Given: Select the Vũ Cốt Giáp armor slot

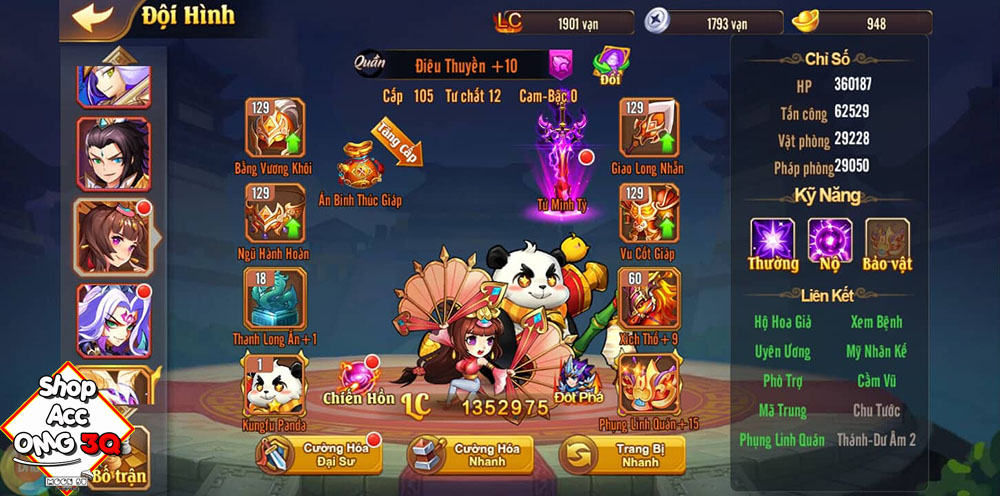Looking at the screenshot, I should click(x=648, y=212).
